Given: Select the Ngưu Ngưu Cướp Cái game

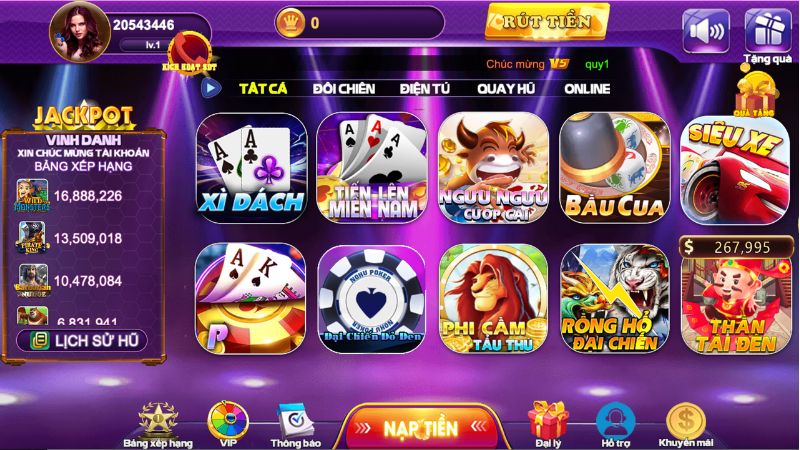Looking at the screenshot, I should pos(493,168).
